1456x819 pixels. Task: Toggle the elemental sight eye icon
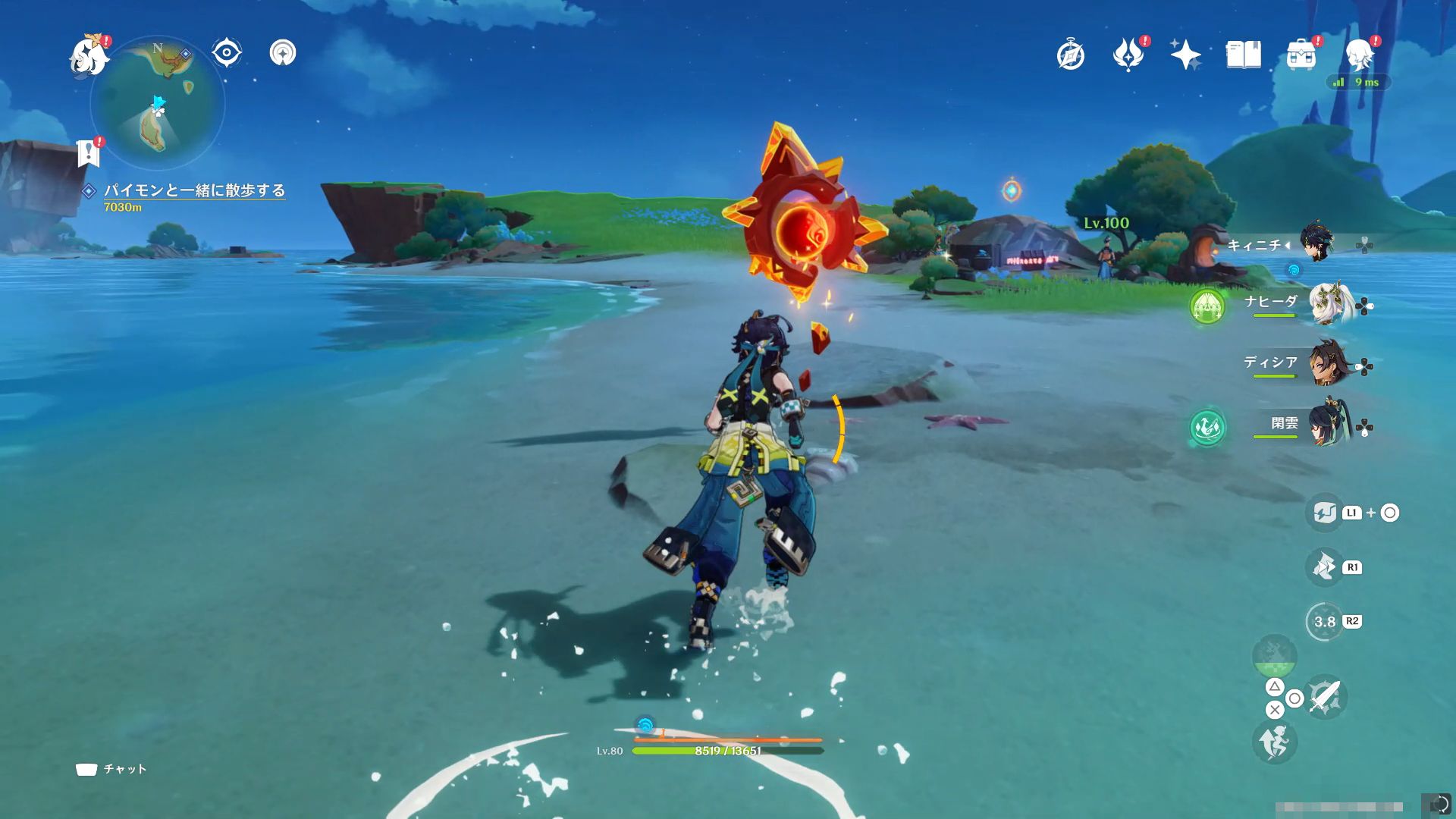(x=226, y=53)
